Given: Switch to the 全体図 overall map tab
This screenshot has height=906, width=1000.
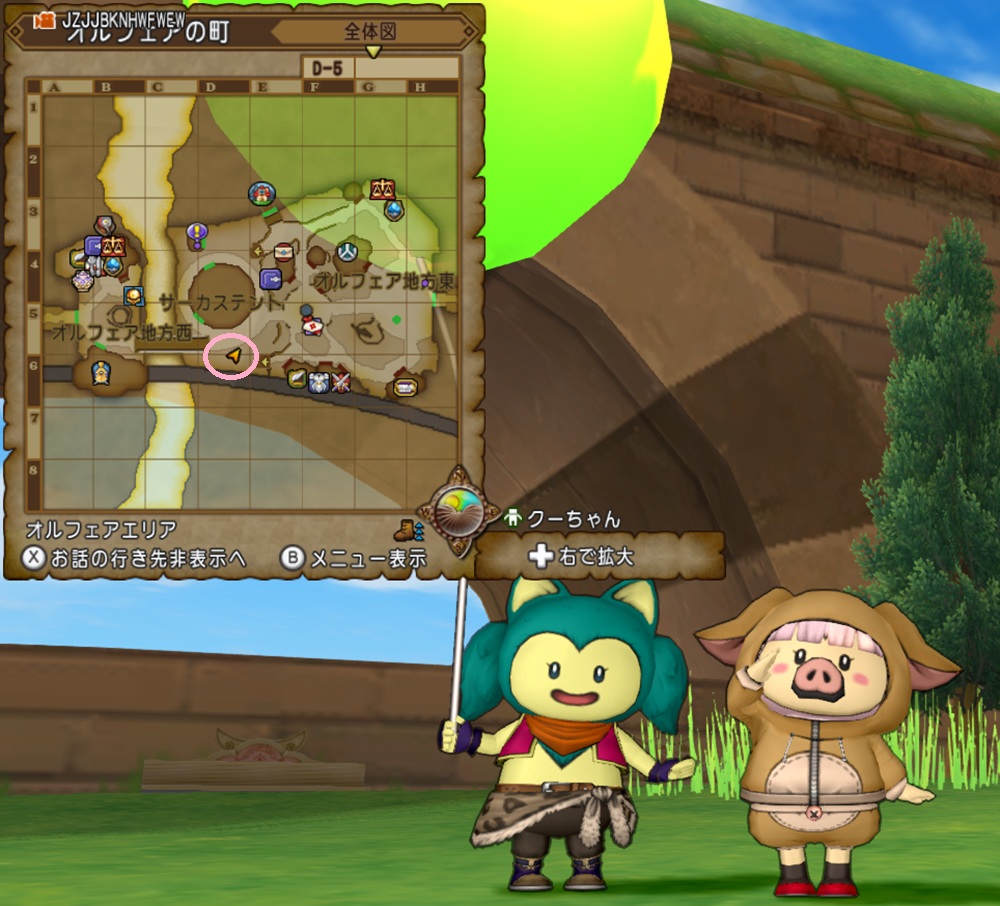Looking at the screenshot, I should point(371,32).
